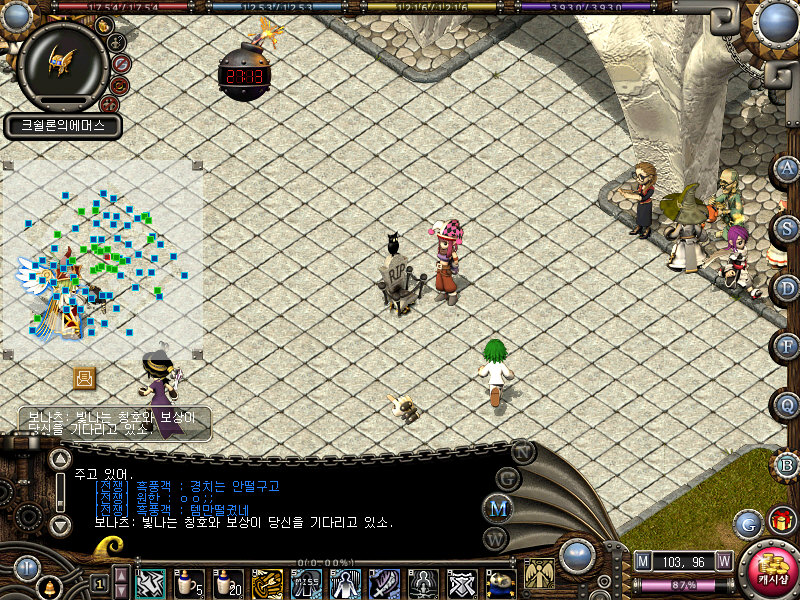
Task: Open the Q side menu button
Action: click(786, 405)
